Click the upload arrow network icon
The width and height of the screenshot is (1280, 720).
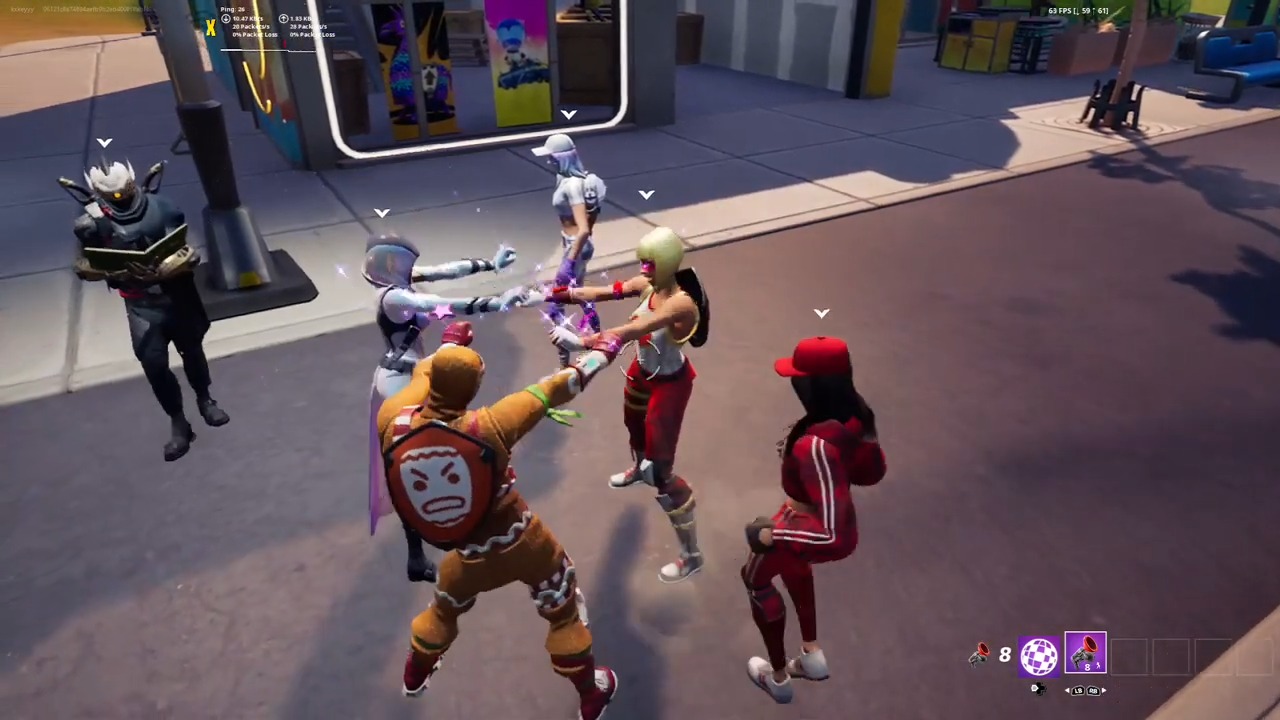pyautogui.click(x=283, y=18)
